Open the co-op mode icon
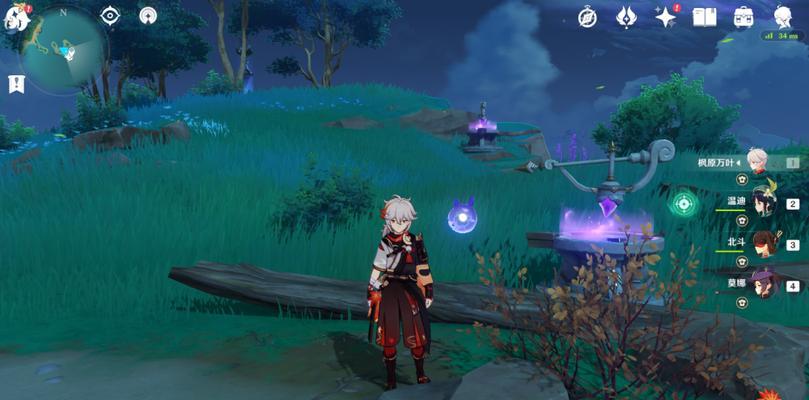The width and height of the screenshot is (809, 400). click(x=148, y=16)
